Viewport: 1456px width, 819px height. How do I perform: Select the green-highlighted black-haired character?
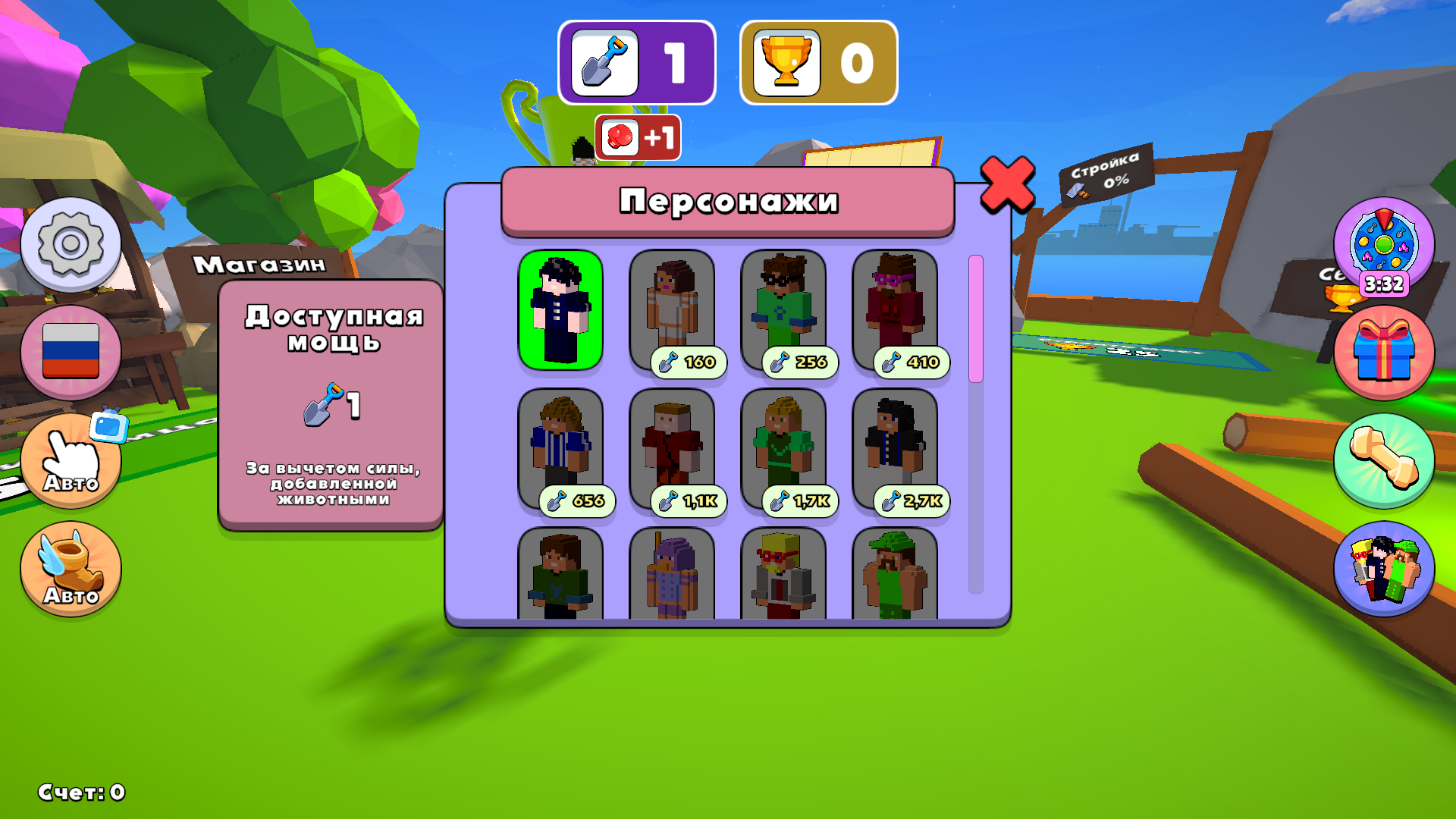tap(560, 309)
